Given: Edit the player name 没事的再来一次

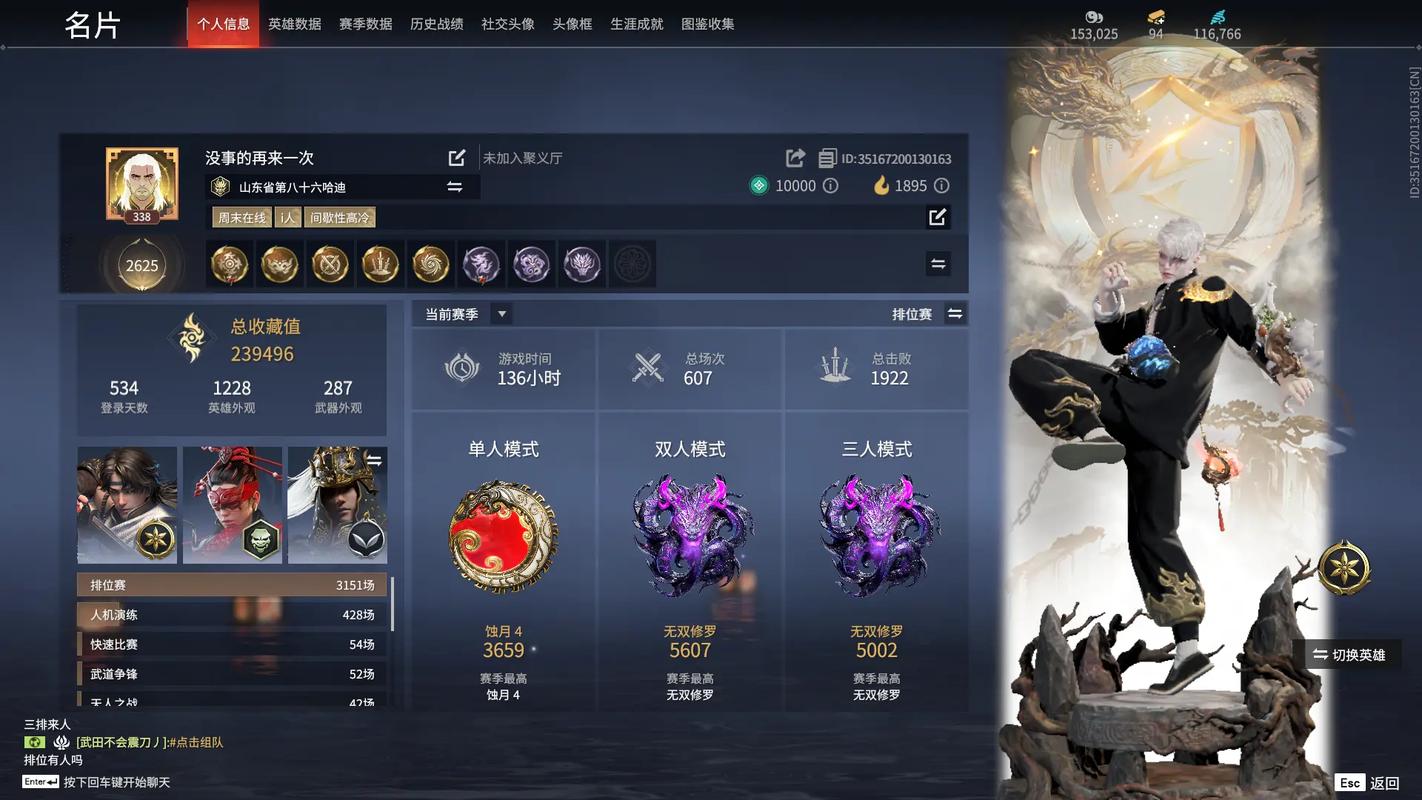Looking at the screenshot, I should [457, 158].
